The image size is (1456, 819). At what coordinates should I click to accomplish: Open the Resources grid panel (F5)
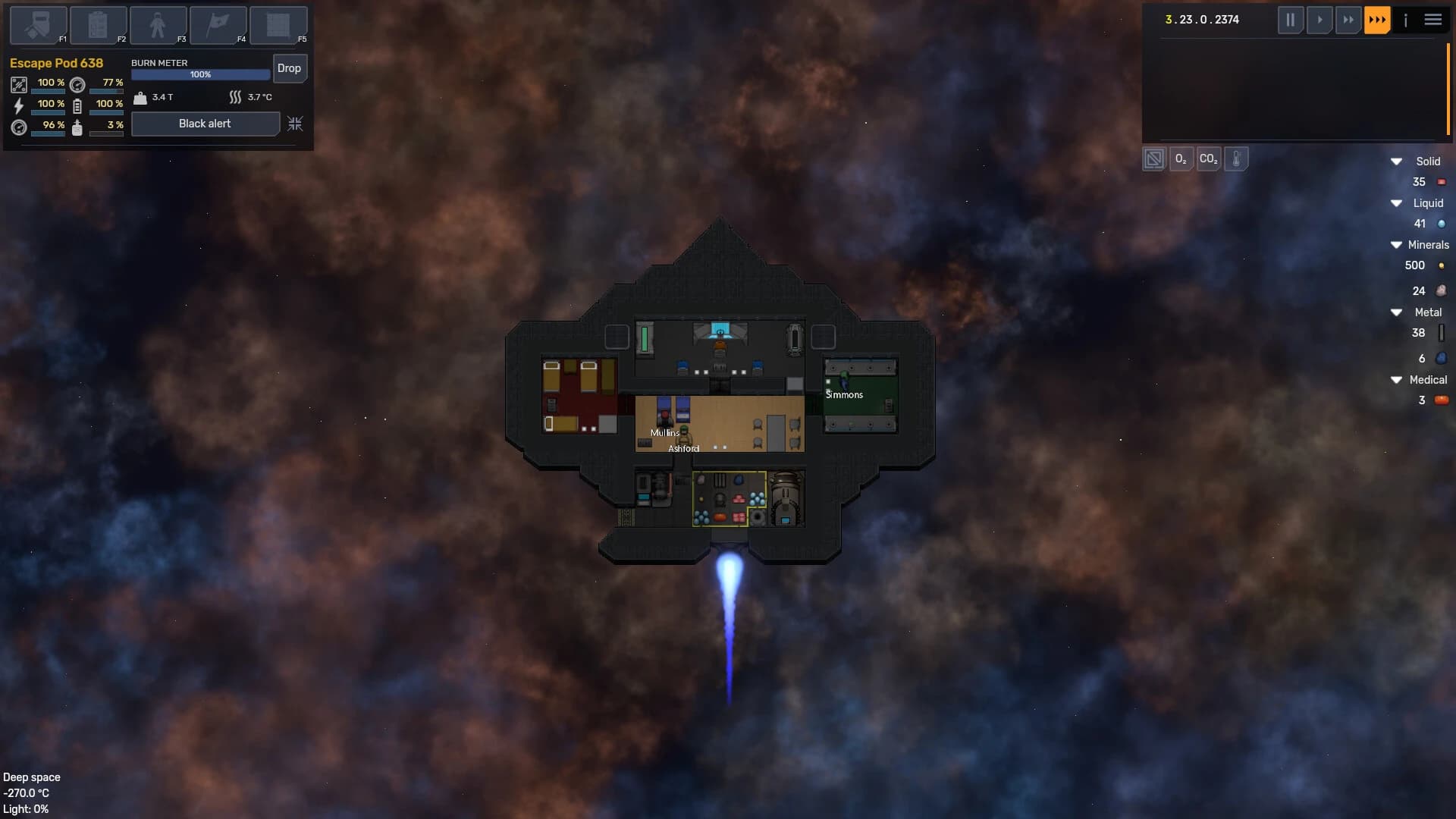point(278,25)
